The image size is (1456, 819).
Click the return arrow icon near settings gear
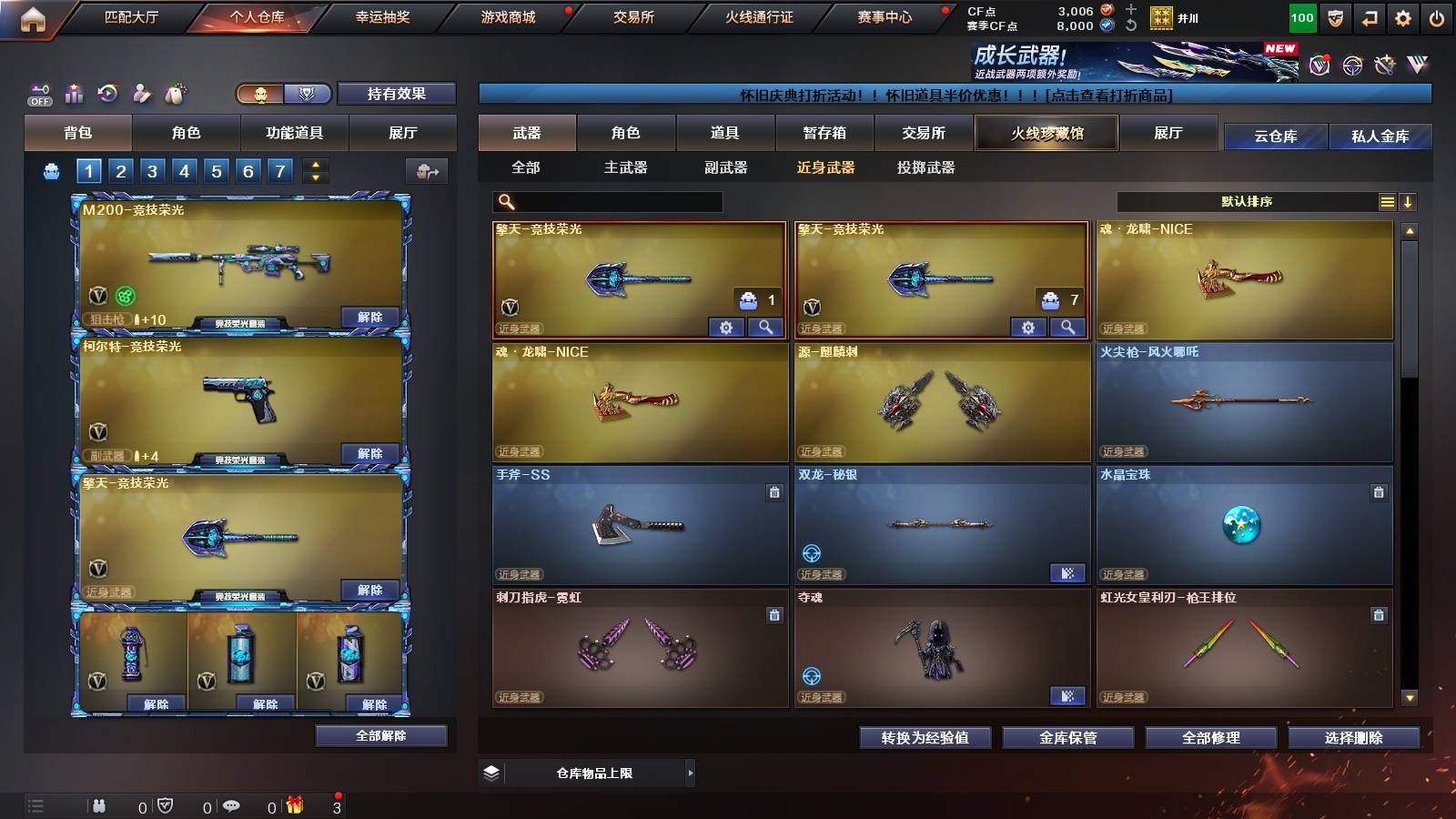[x=1369, y=17]
